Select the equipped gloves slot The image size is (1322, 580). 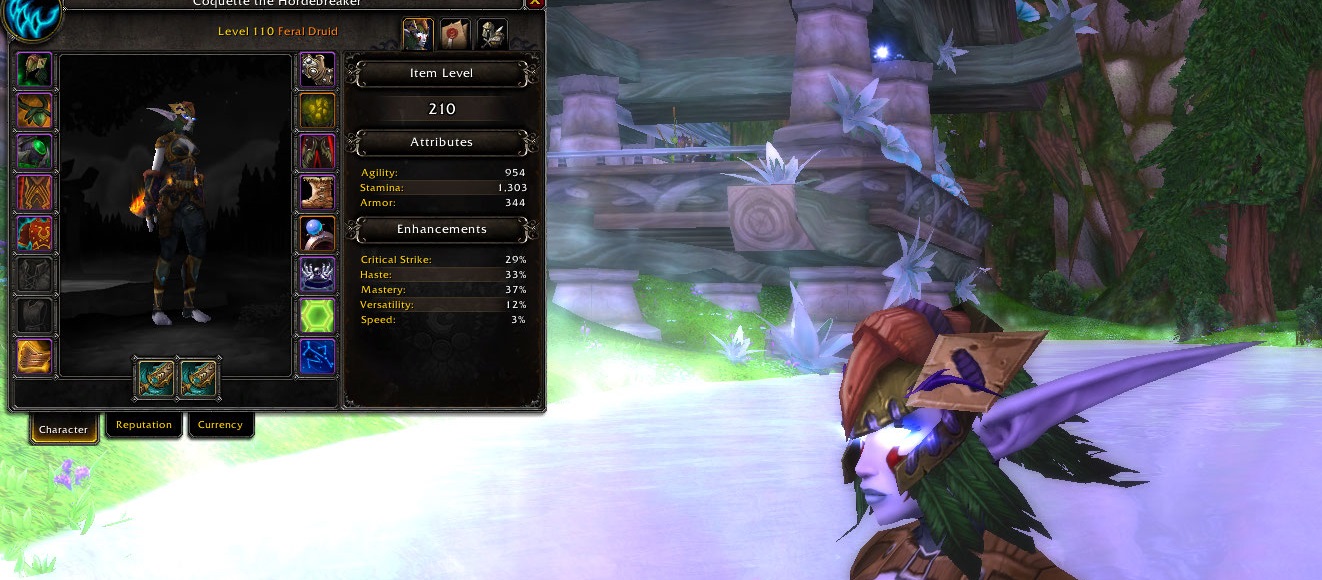coord(318,70)
